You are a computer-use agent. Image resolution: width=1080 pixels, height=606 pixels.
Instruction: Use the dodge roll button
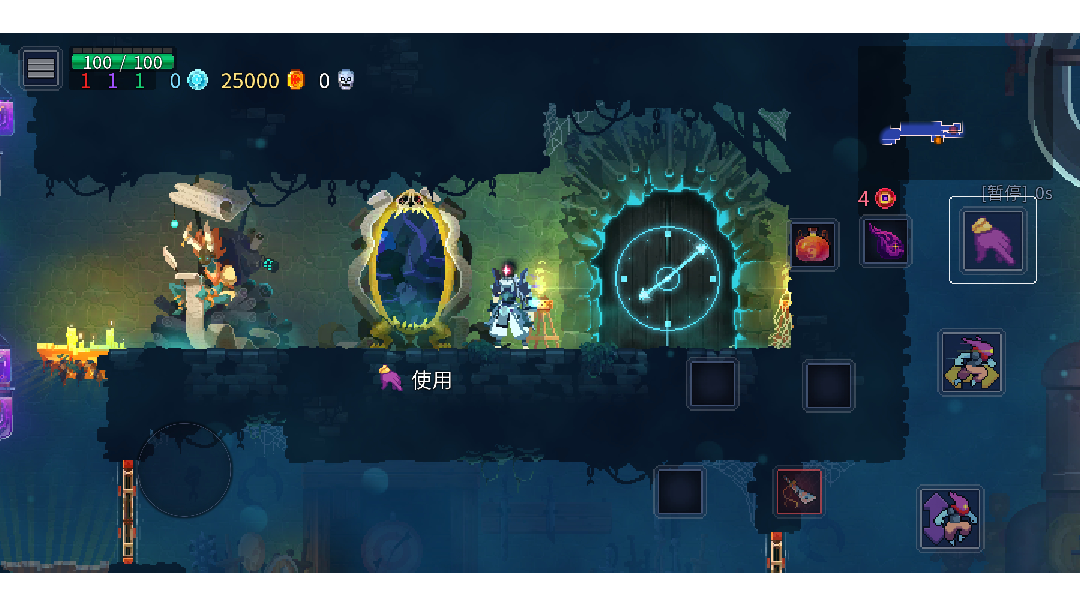tap(971, 363)
